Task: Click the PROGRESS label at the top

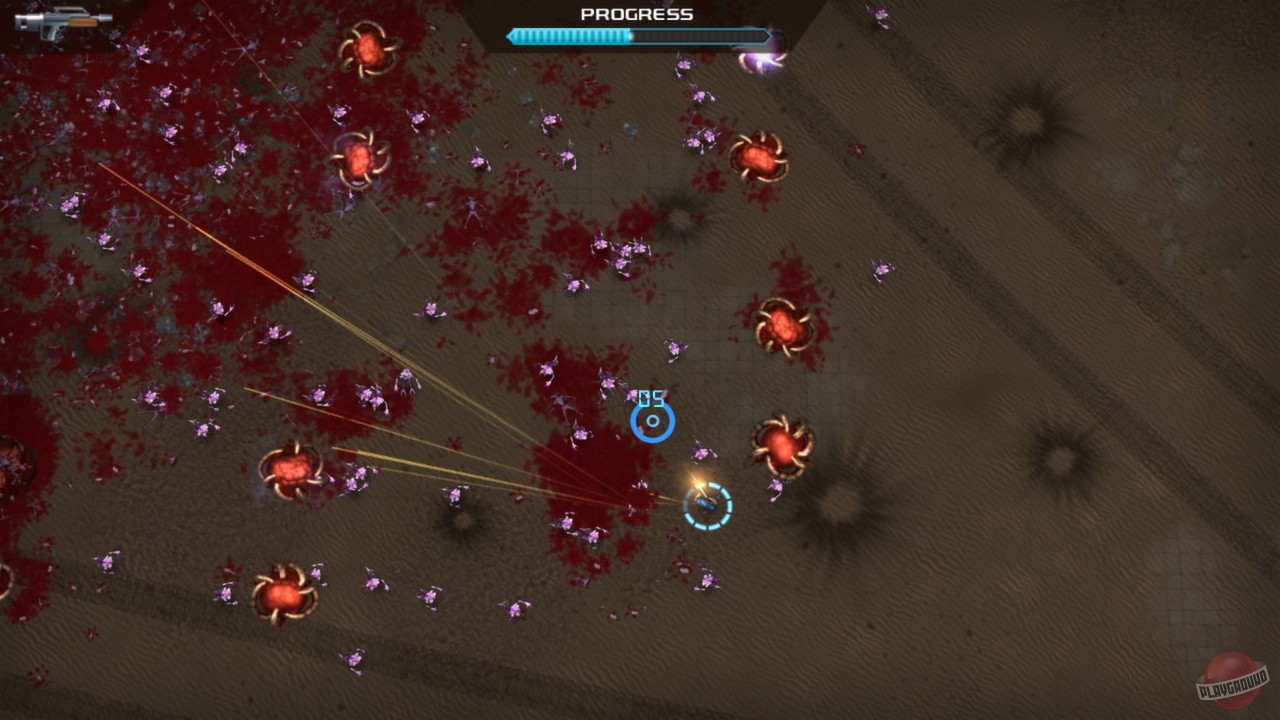Action: (634, 14)
